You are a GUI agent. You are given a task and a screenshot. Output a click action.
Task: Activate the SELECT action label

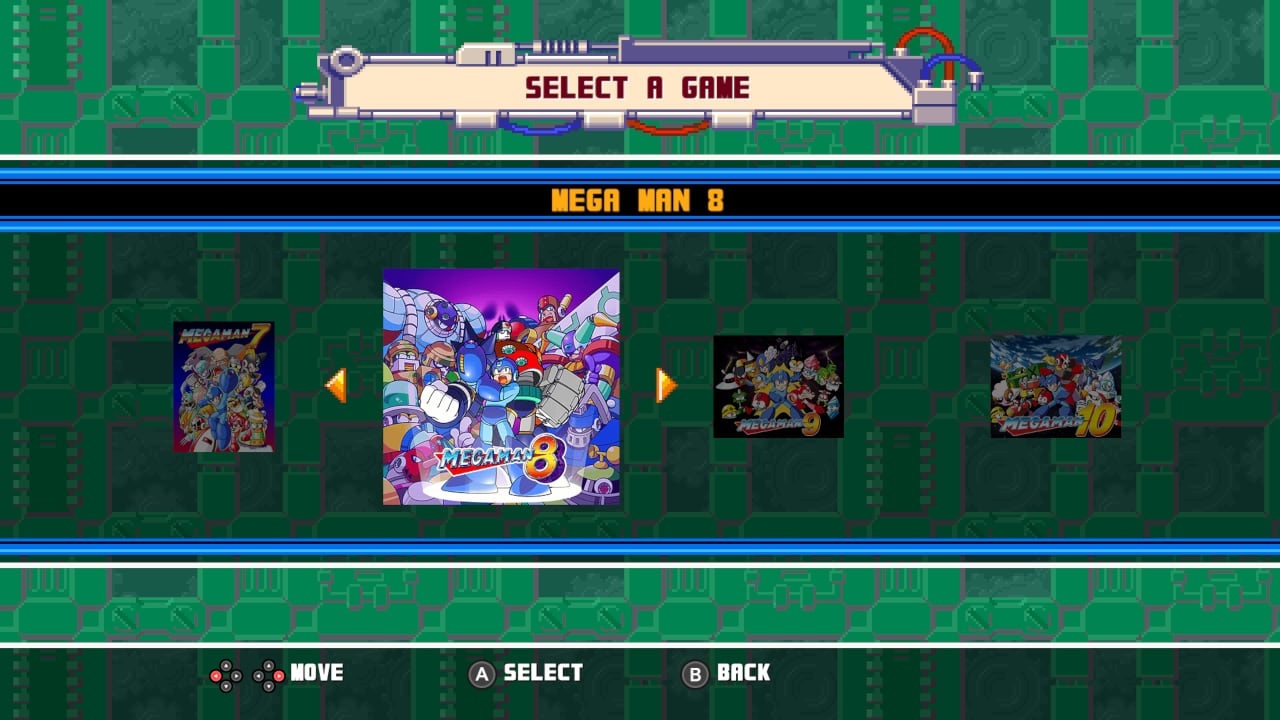pos(541,674)
